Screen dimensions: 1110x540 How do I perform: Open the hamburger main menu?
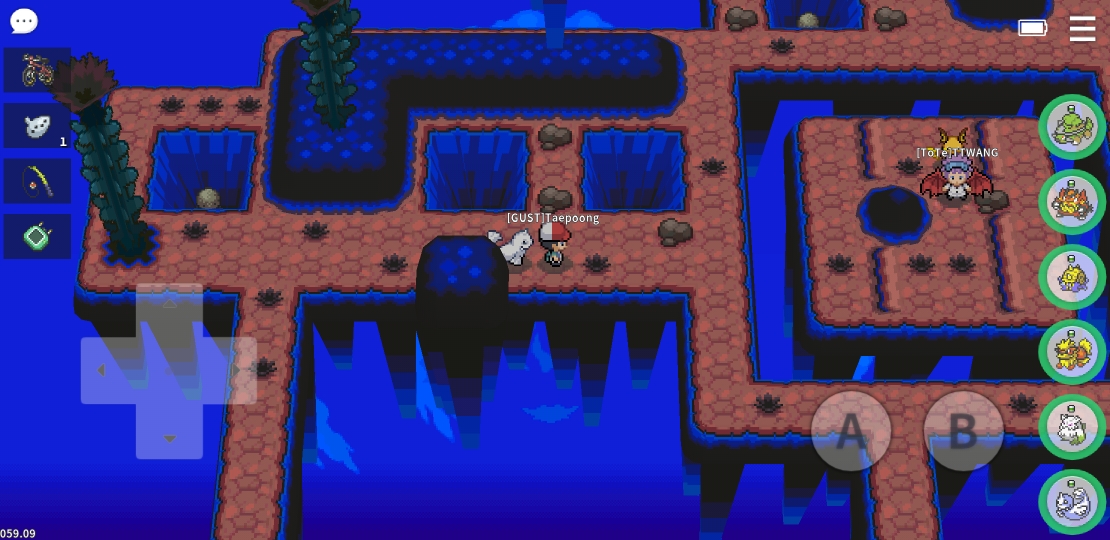click(1082, 29)
